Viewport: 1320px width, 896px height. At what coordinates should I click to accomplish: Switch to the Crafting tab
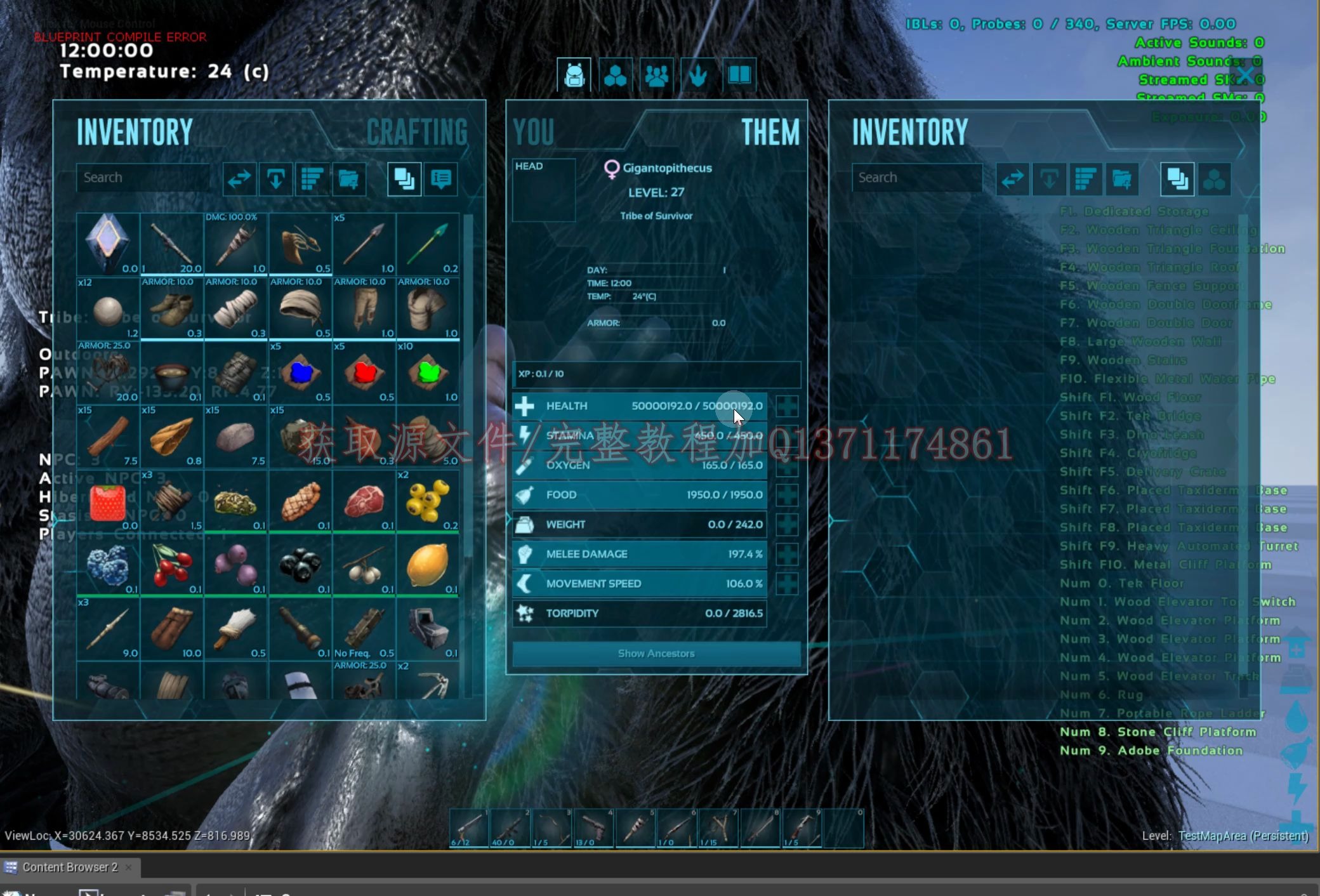417,133
